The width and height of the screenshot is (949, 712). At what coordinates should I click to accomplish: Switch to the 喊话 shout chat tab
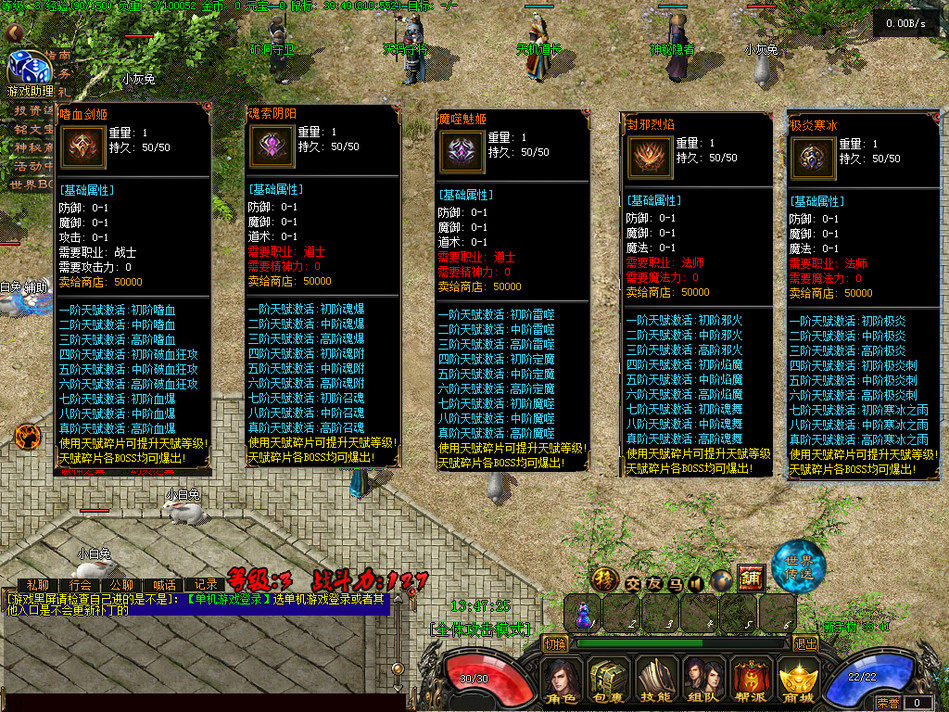point(163,585)
